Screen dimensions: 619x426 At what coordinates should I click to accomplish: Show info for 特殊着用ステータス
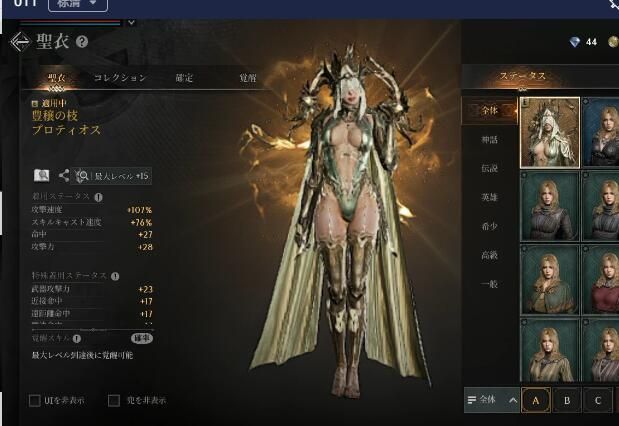coord(114,277)
